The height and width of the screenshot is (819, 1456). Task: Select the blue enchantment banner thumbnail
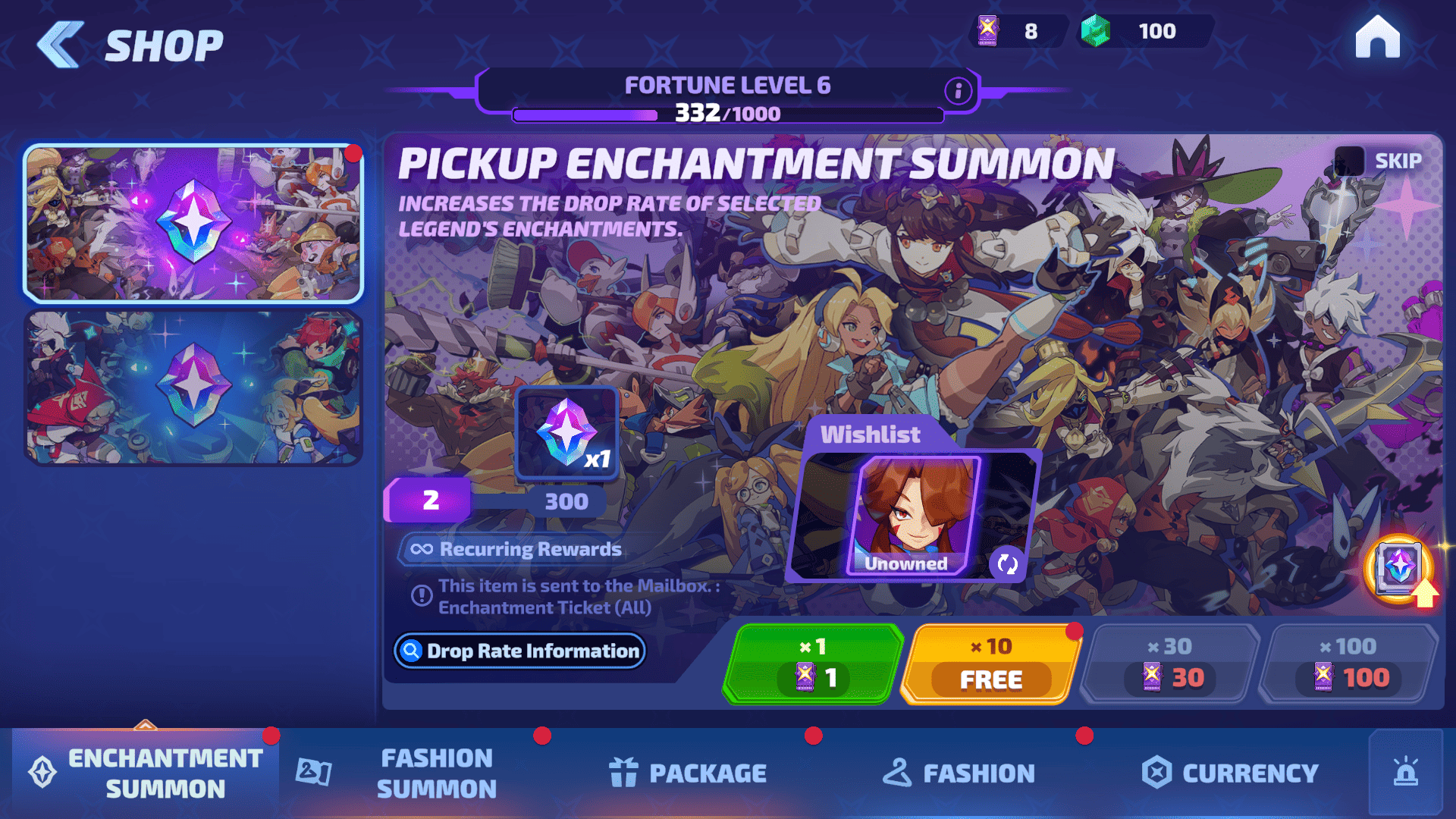(193, 388)
